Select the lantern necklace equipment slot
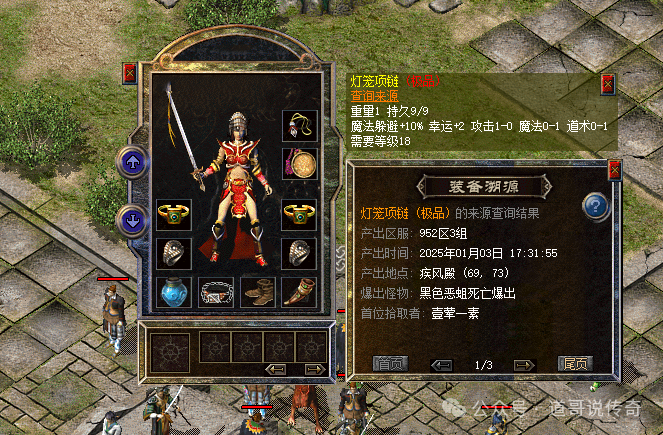663x435 pixels. (x=299, y=124)
